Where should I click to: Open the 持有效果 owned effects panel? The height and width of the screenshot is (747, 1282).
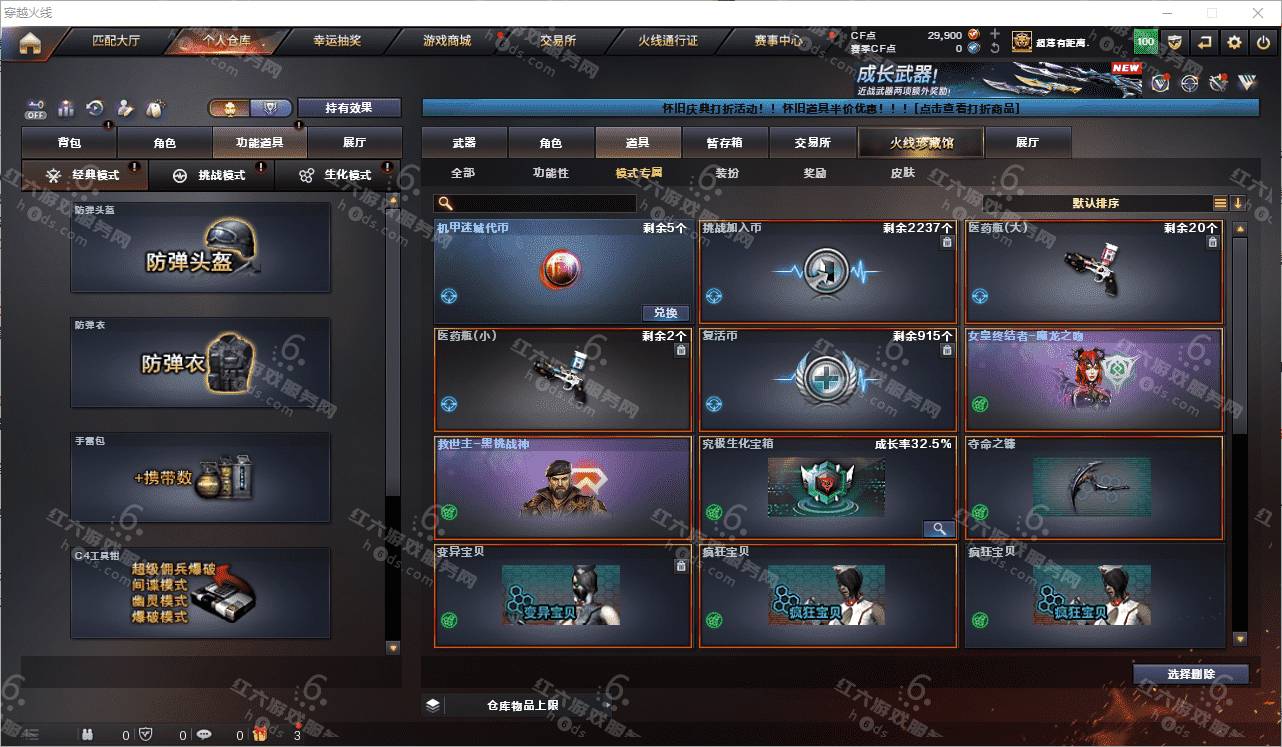pyautogui.click(x=348, y=108)
